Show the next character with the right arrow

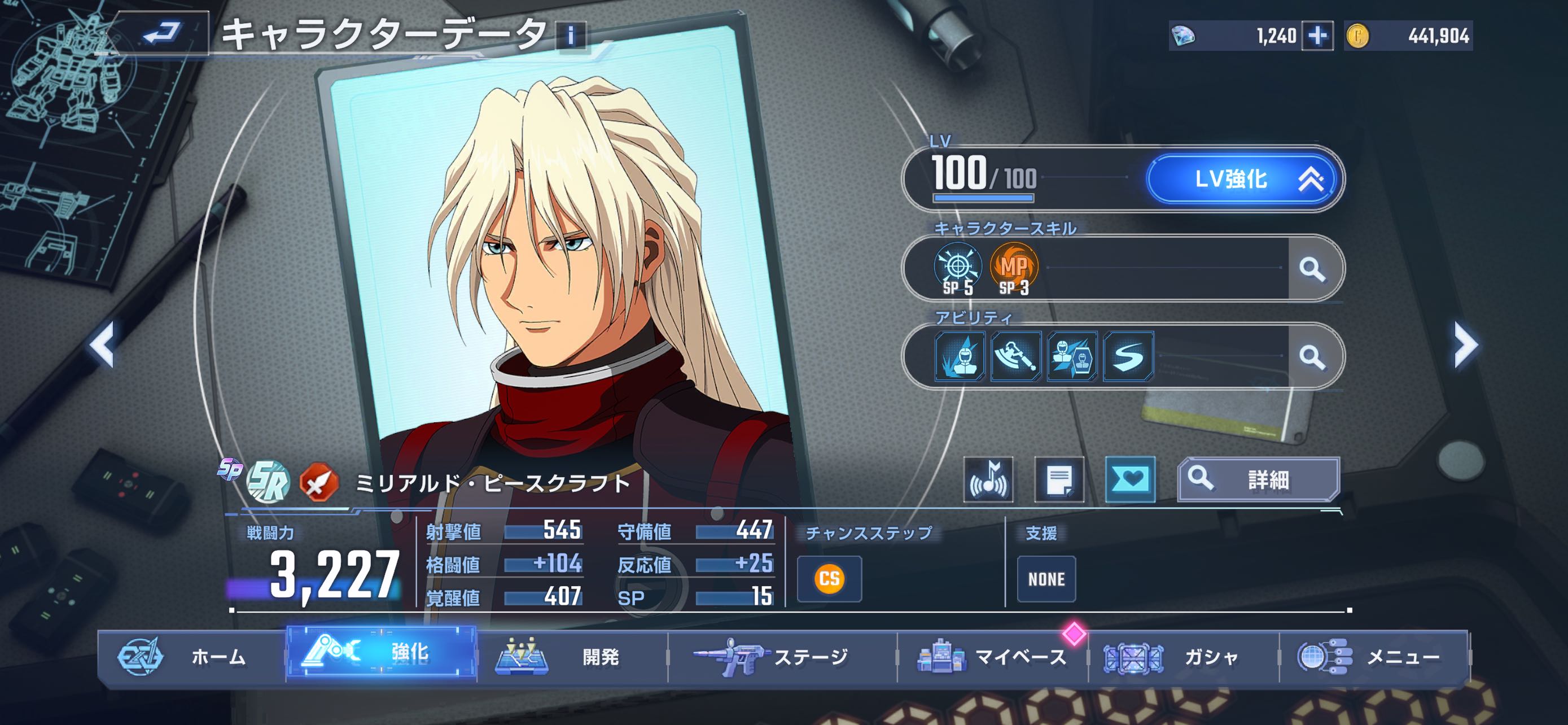pyautogui.click(x=1466, y=344)
